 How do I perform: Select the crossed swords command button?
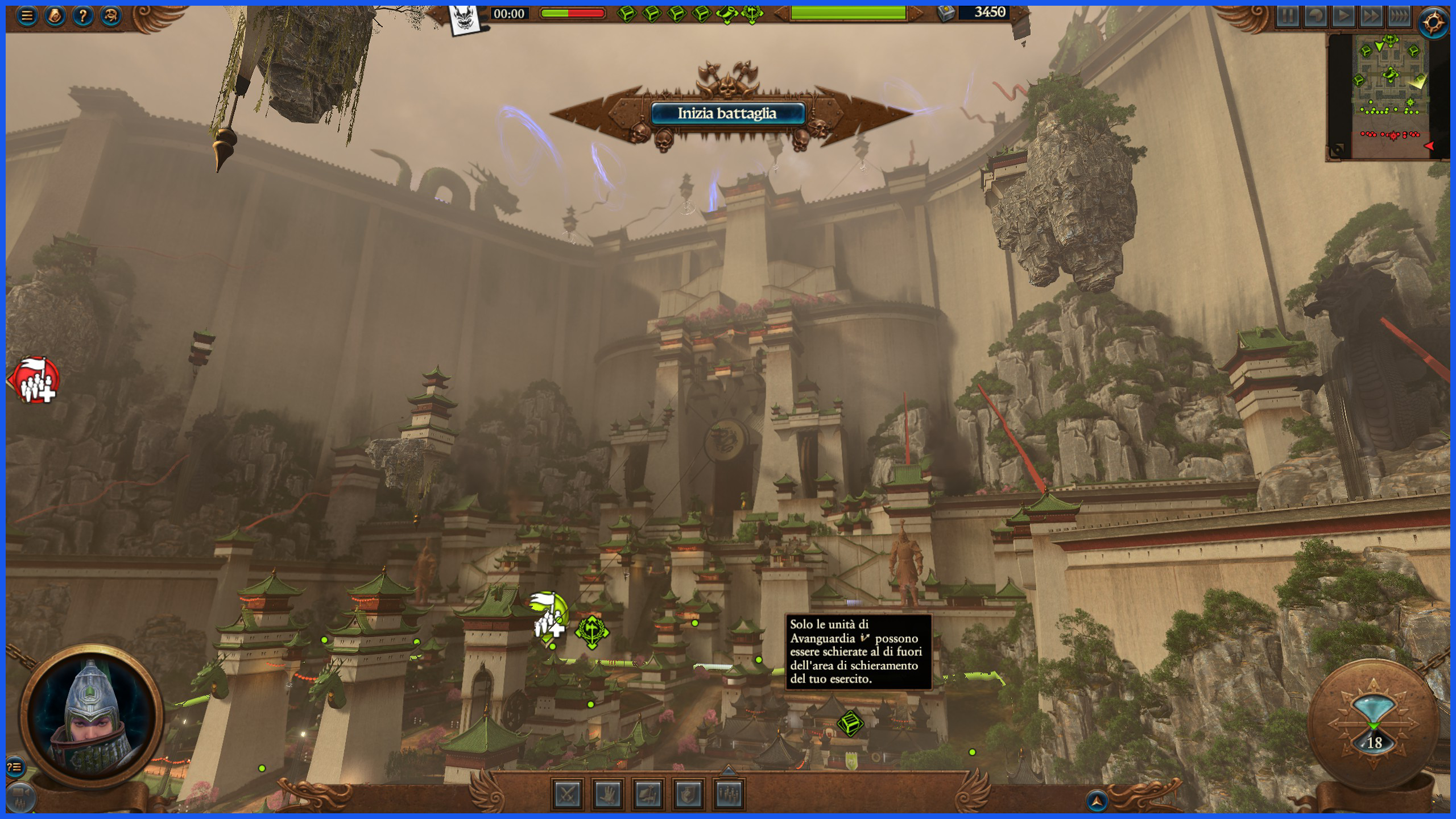568,794
